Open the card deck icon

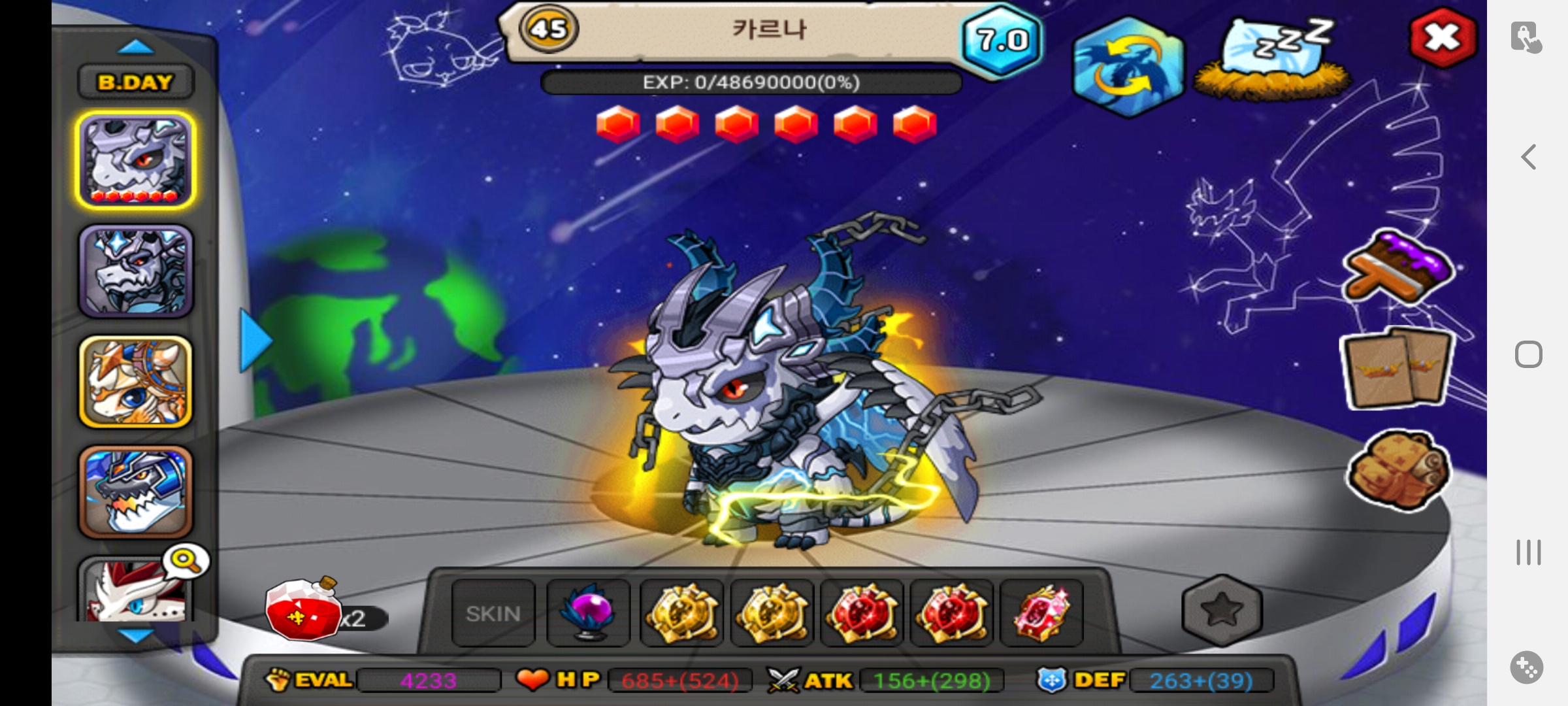pyautogui.click(x=1397, y=369)
